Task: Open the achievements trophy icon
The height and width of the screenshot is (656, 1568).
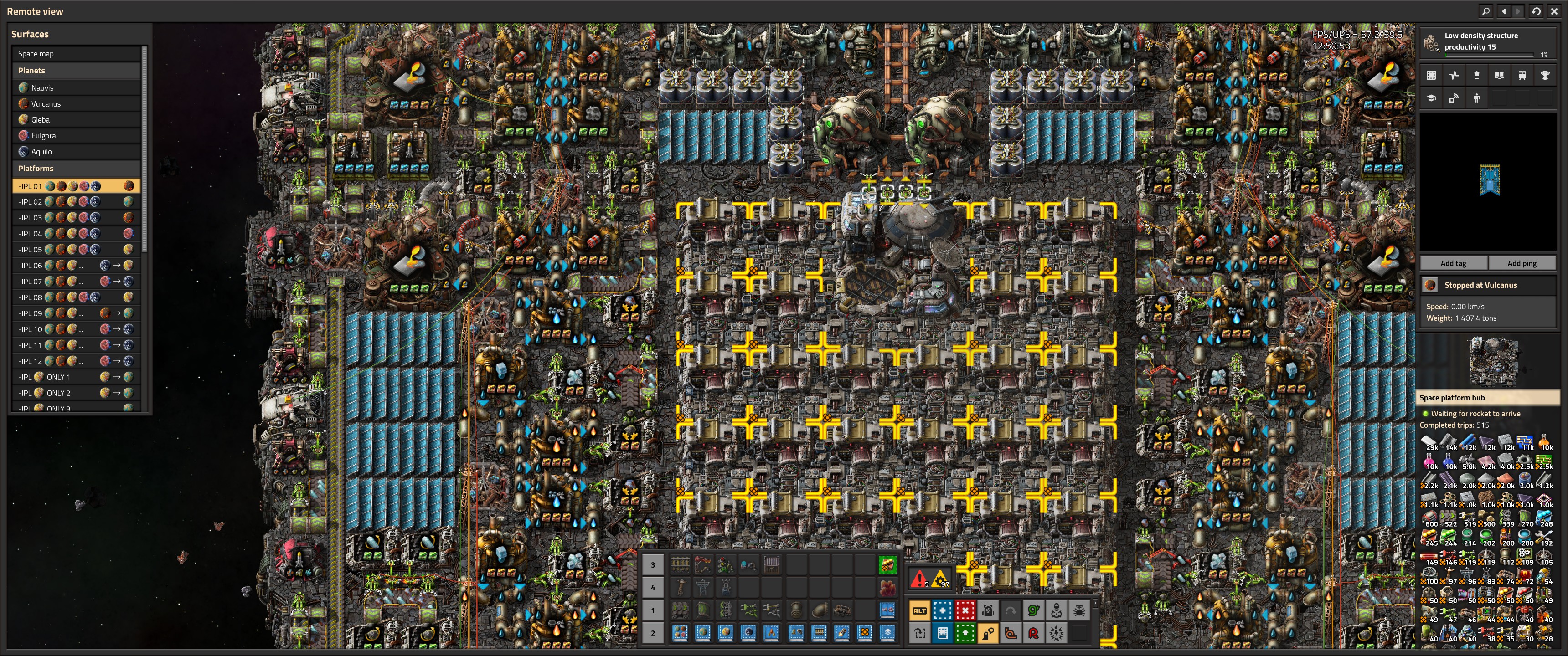Action: [1545, 76]
